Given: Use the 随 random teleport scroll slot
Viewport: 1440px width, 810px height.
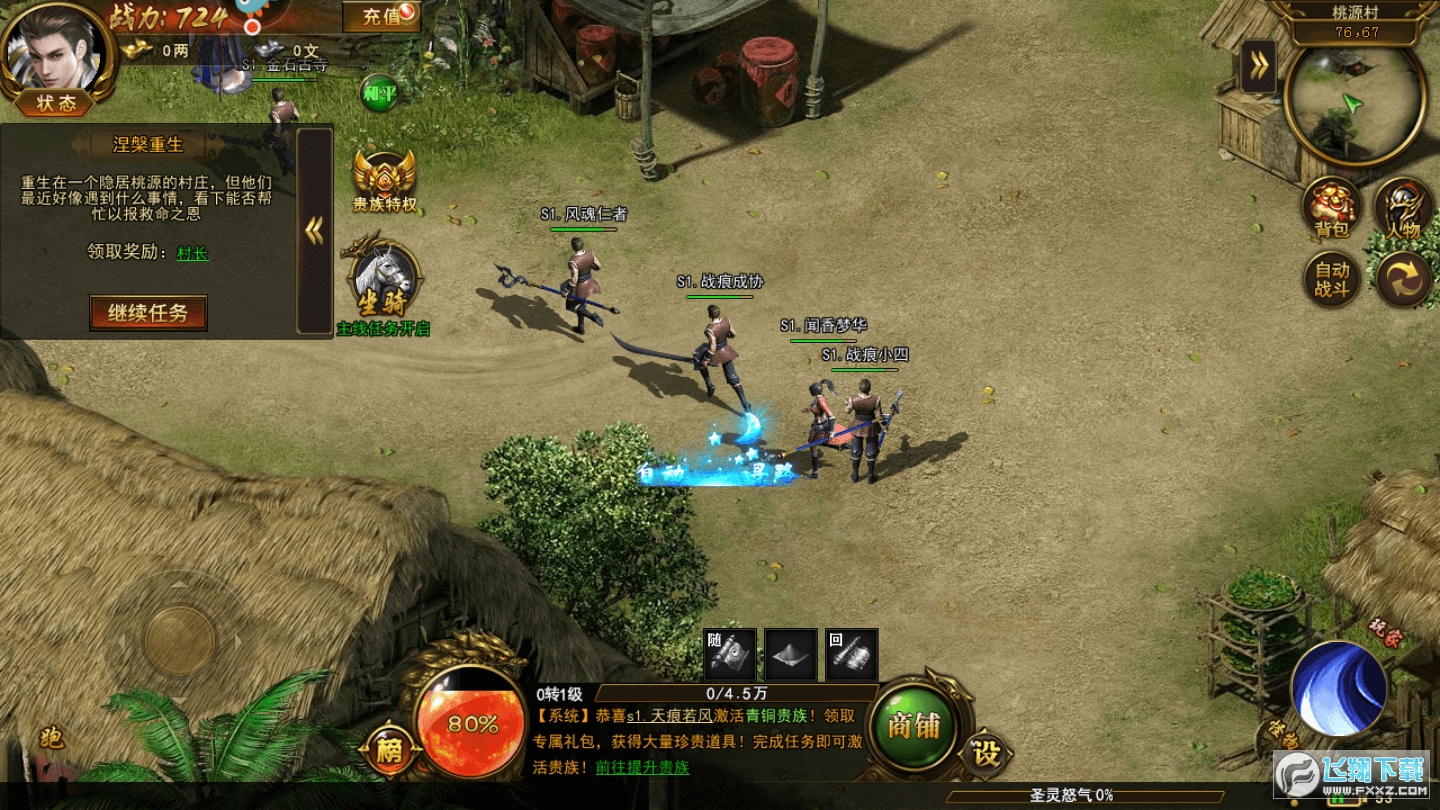Looking at the screenshot, I should coord(731,654).
